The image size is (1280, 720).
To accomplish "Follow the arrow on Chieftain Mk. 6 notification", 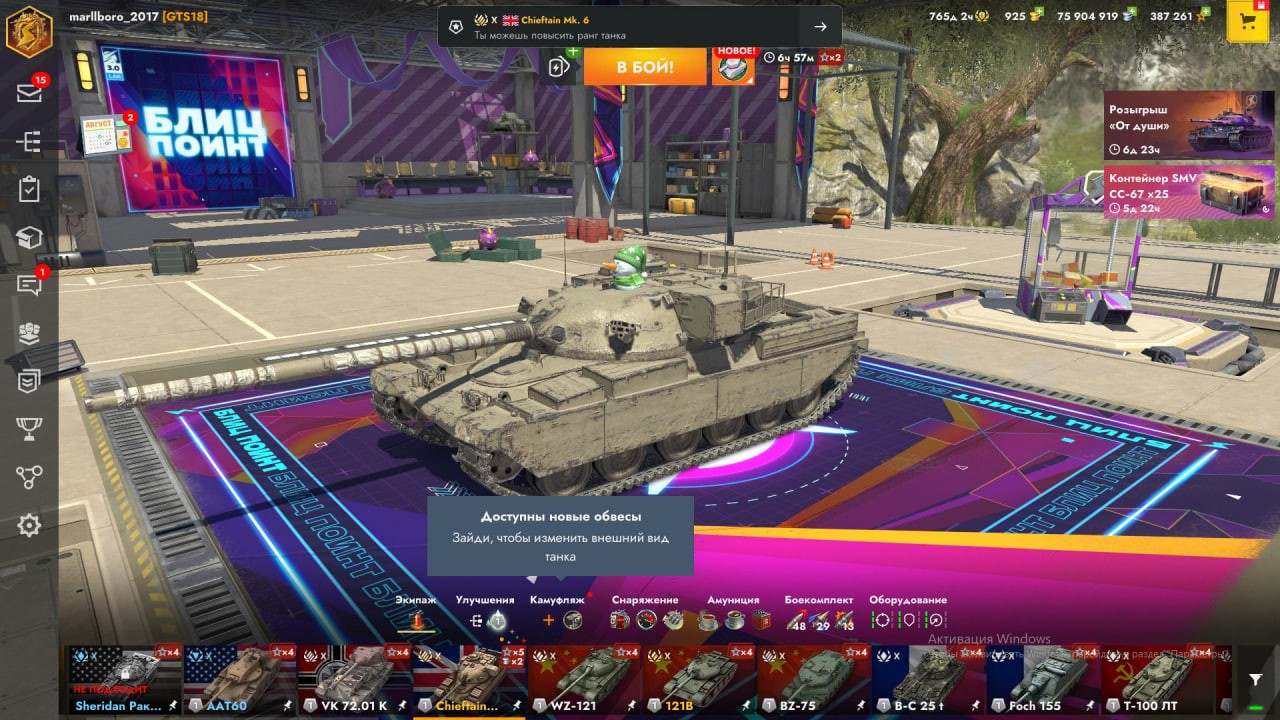I will [x=820, y=27].
